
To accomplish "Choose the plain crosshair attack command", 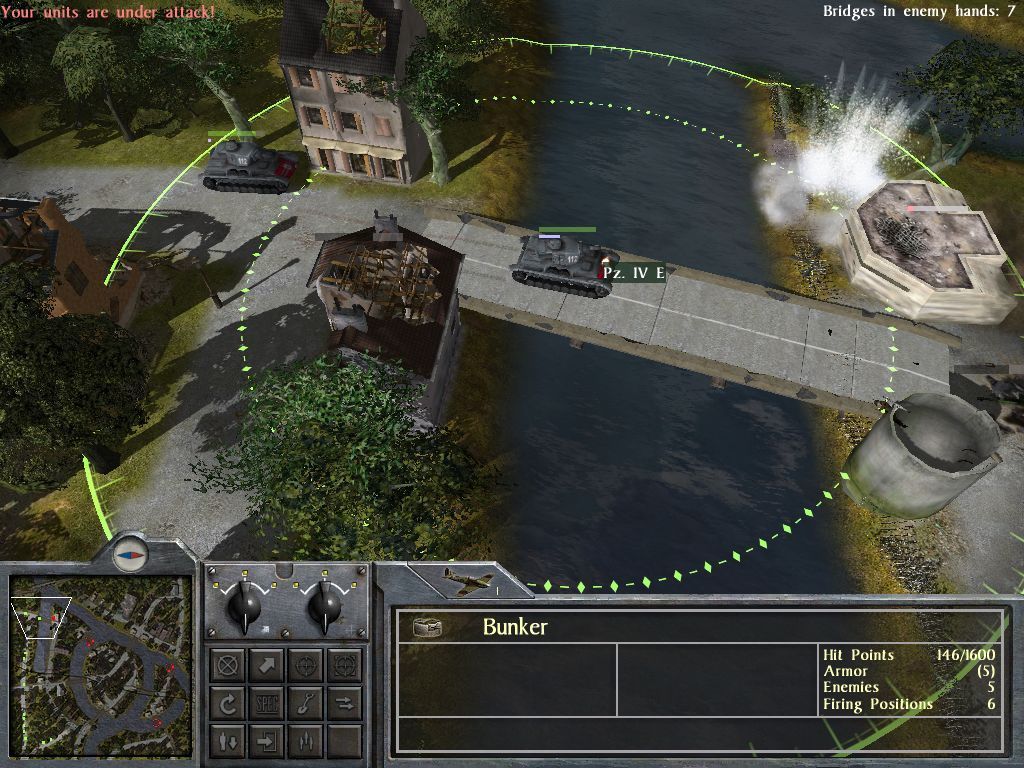I will coord(305,665).
